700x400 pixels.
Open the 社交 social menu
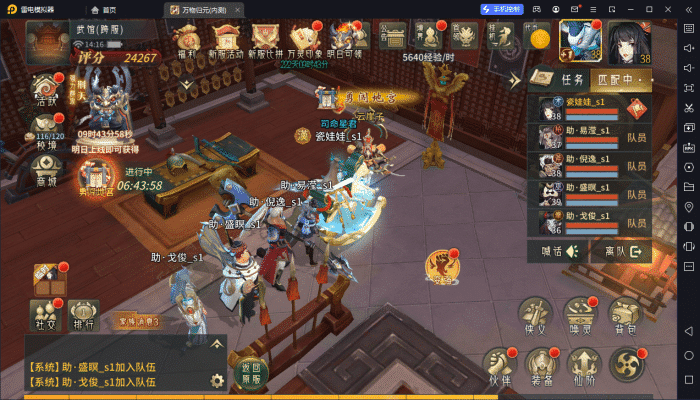pos(44,313)
